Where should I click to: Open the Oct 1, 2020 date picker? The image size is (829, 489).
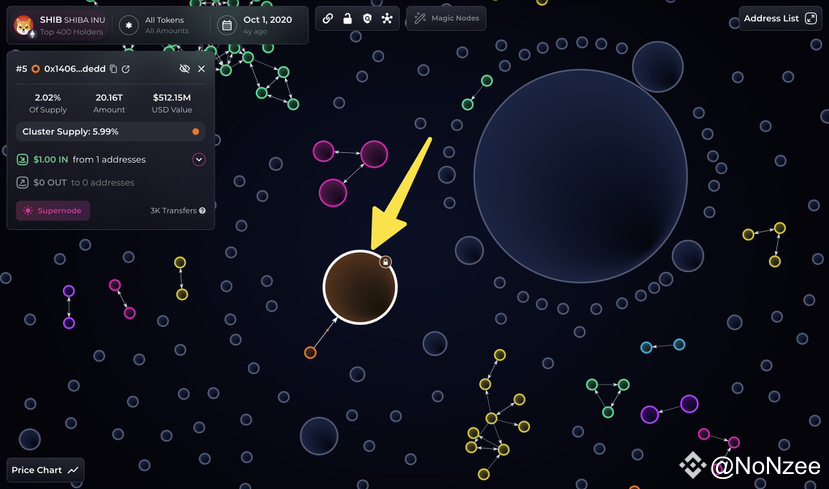[x=257, y=25]
